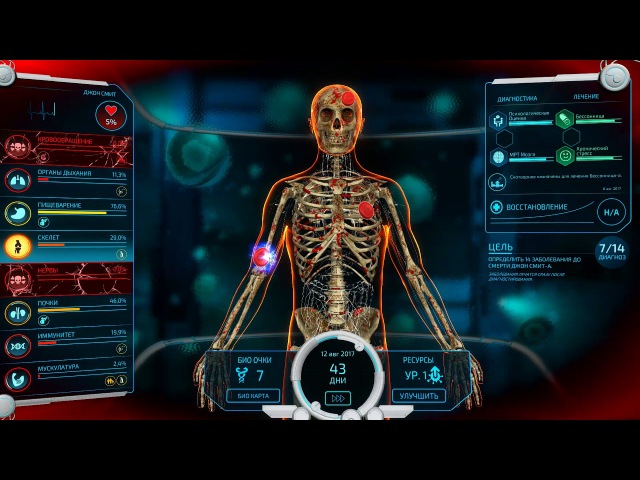Select the Психологическая Оценка diagnostic test

pos(499,120)
